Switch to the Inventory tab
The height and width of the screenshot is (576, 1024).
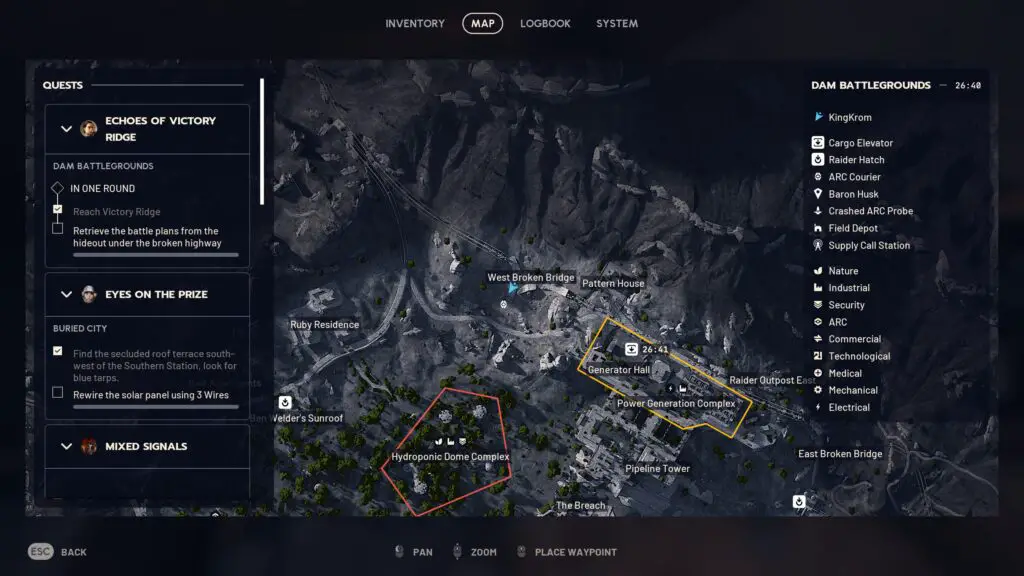414,24
